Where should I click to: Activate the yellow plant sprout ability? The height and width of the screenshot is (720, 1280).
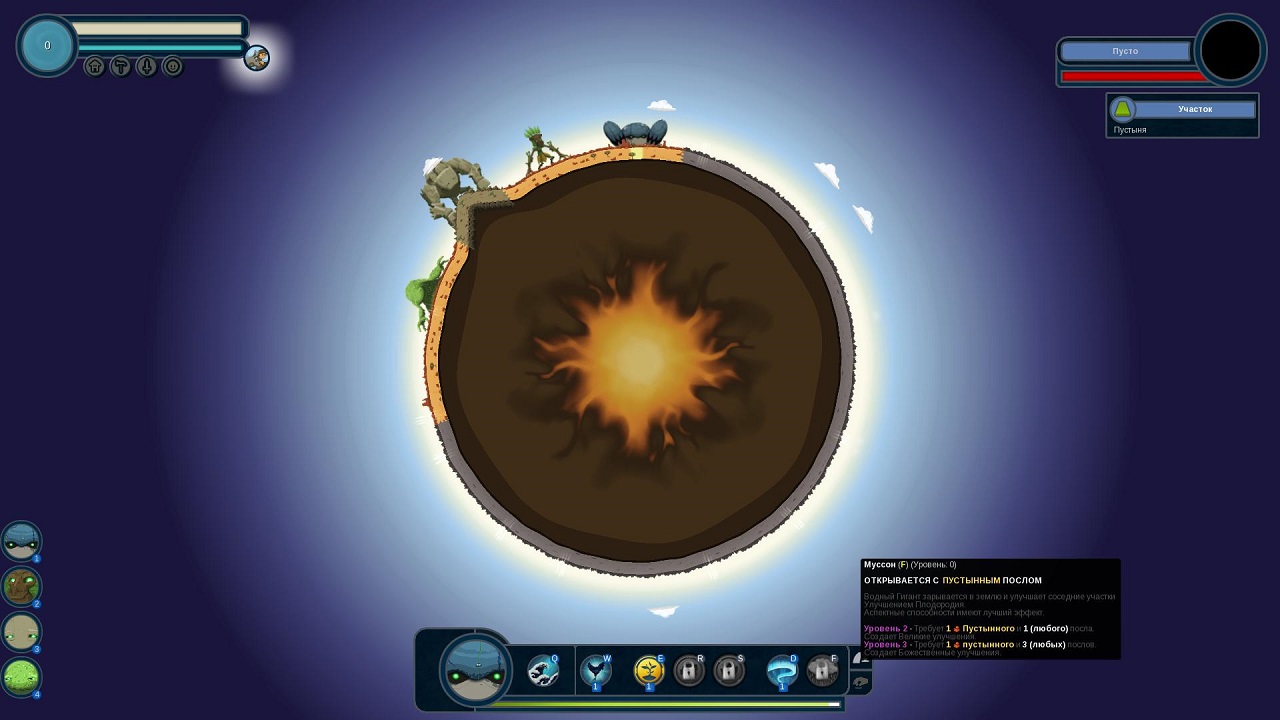click(649, 670)
